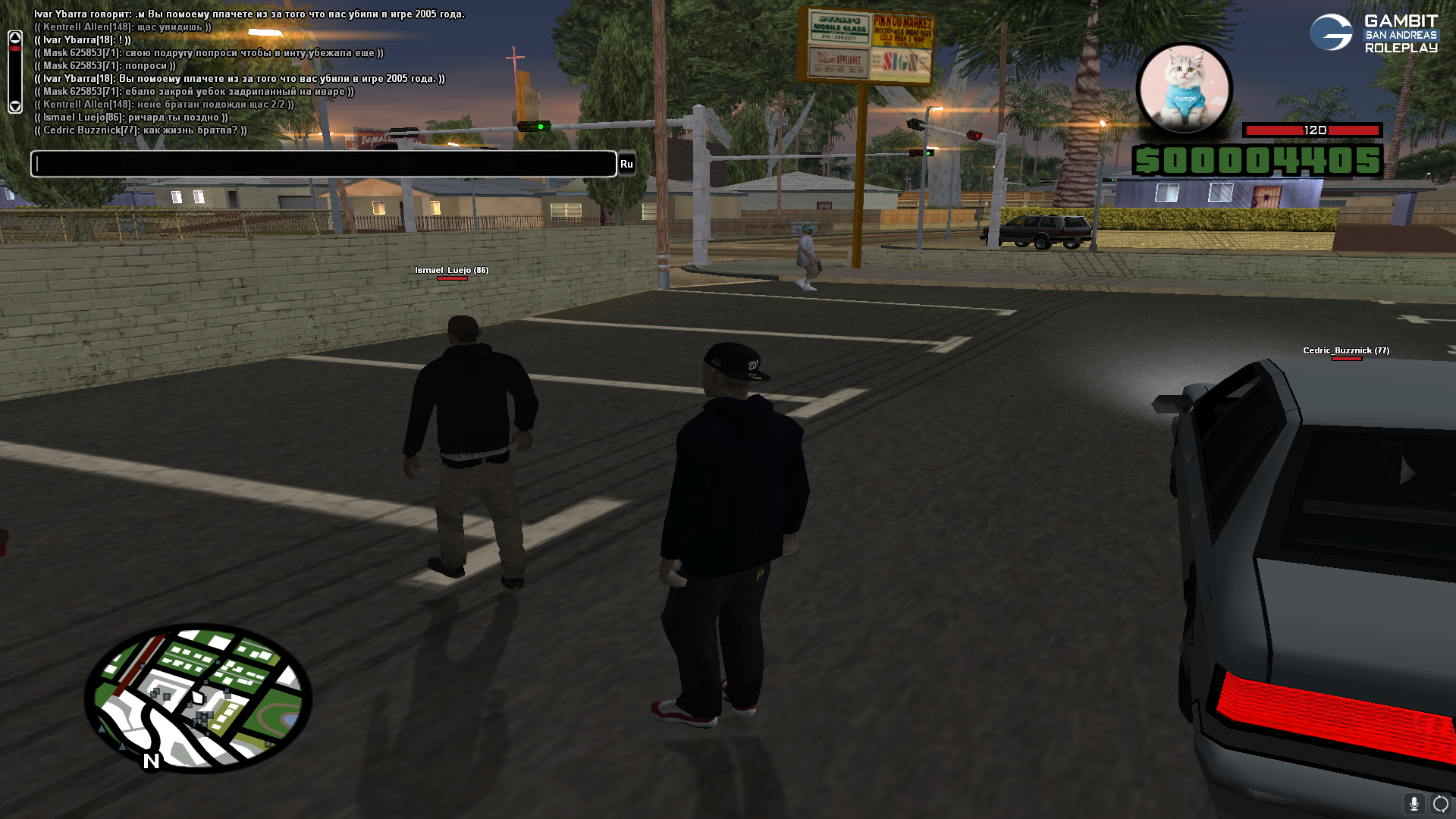This screenshot has height=819, width=1456.
Task: Toggle the Ru keyboard language button
Action: [626, 164]
